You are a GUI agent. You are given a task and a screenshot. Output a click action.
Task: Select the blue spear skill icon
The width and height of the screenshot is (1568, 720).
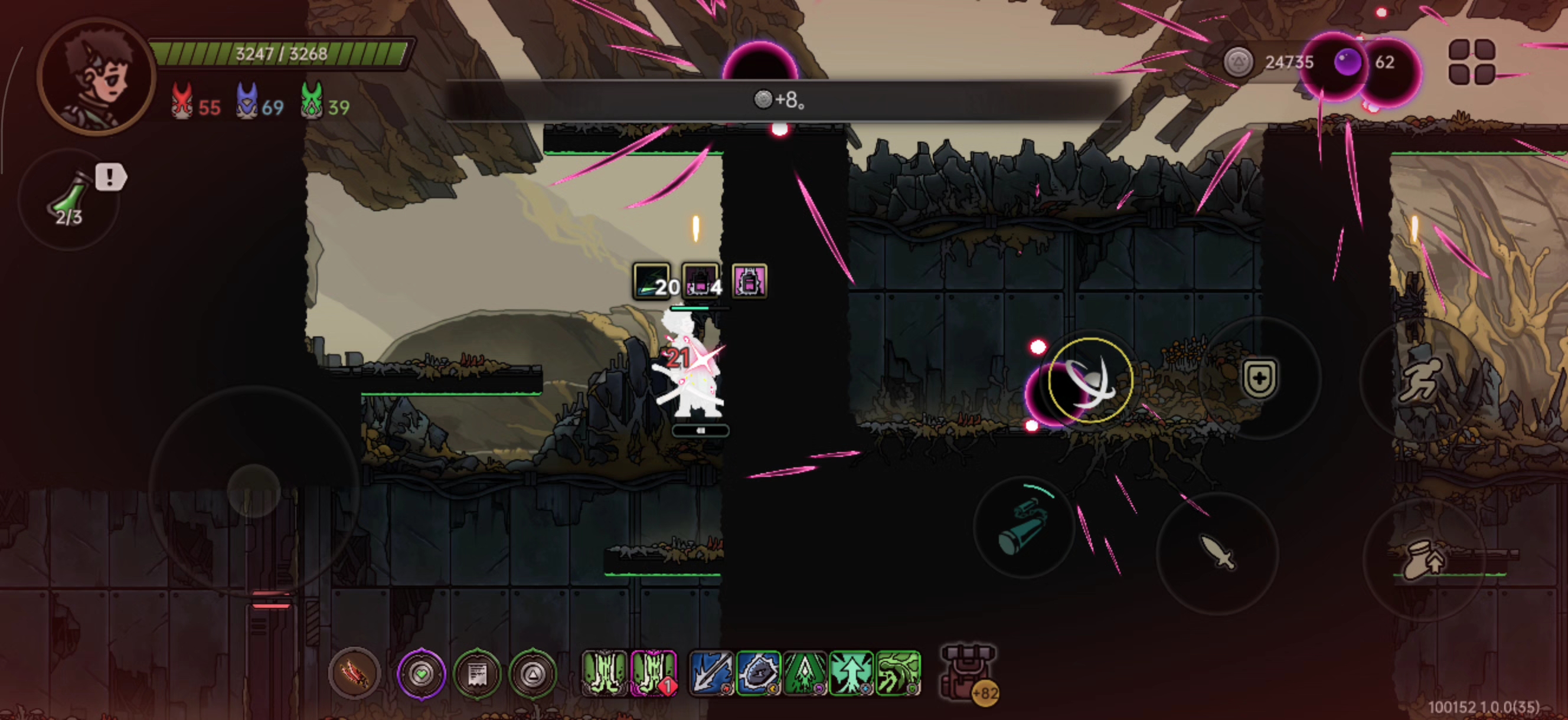tap(710, 673)
